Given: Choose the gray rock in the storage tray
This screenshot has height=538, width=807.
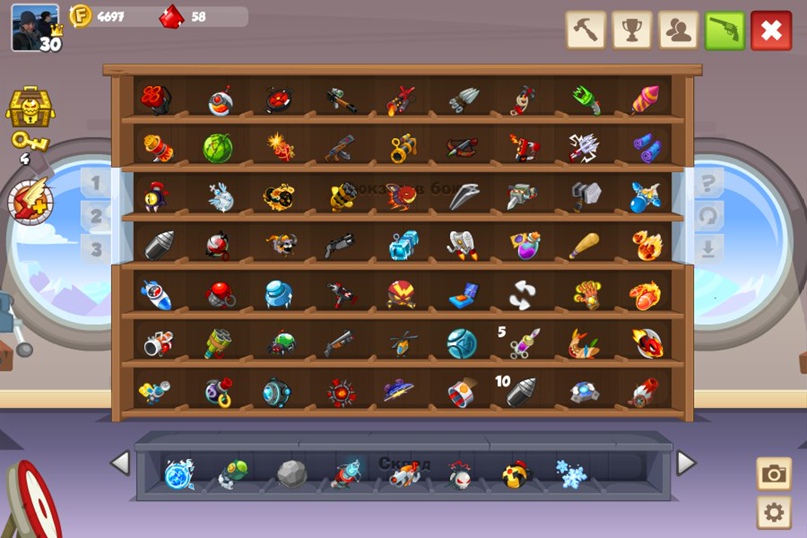Looking at the screenshot, I should [291, 474].
